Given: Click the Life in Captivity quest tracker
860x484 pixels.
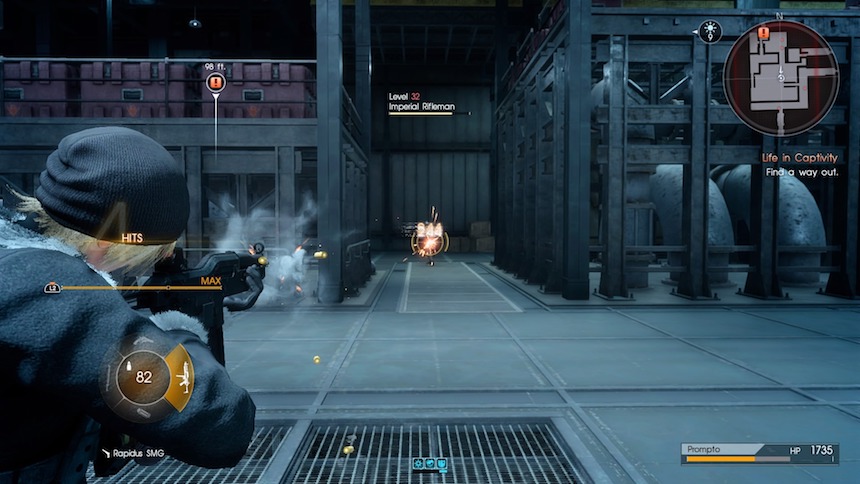Looking at the screenshot, I should click(x=798, y=158).
